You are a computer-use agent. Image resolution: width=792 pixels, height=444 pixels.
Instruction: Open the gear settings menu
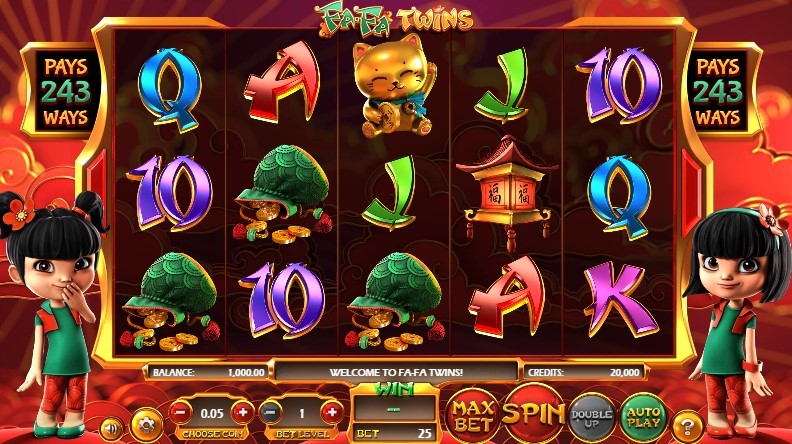click(x=147, y=420)
